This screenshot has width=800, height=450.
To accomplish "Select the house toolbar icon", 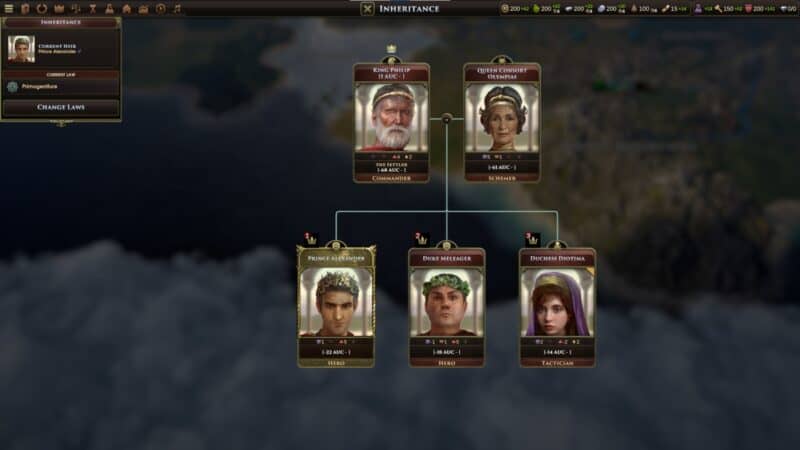I will pyautogui.click(x=126, y=9).
